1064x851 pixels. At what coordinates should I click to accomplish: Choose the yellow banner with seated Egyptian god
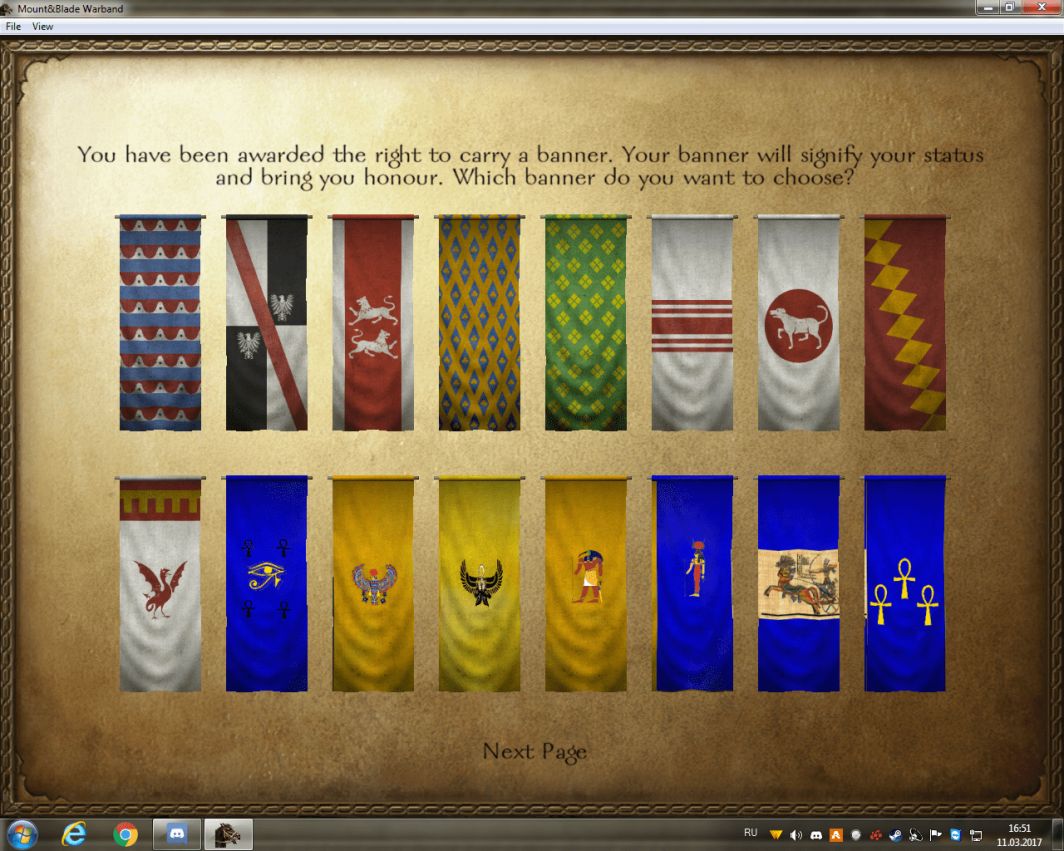coord(586,584)
